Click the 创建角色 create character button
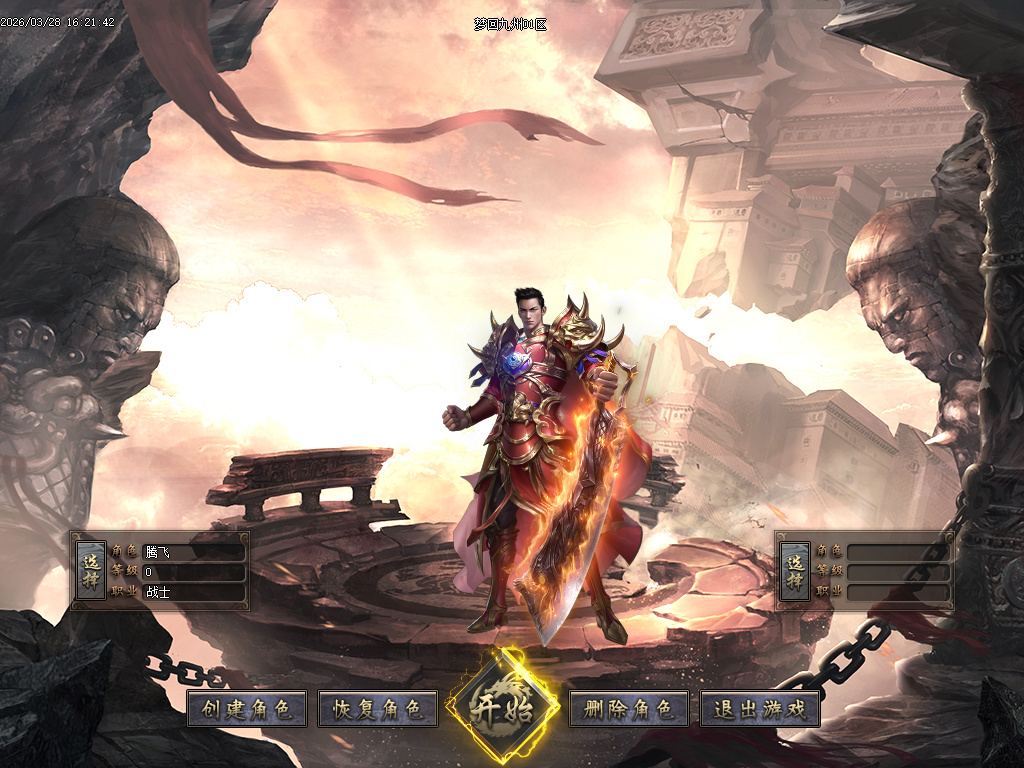The image size is (1024, 768). coord(246,710)
